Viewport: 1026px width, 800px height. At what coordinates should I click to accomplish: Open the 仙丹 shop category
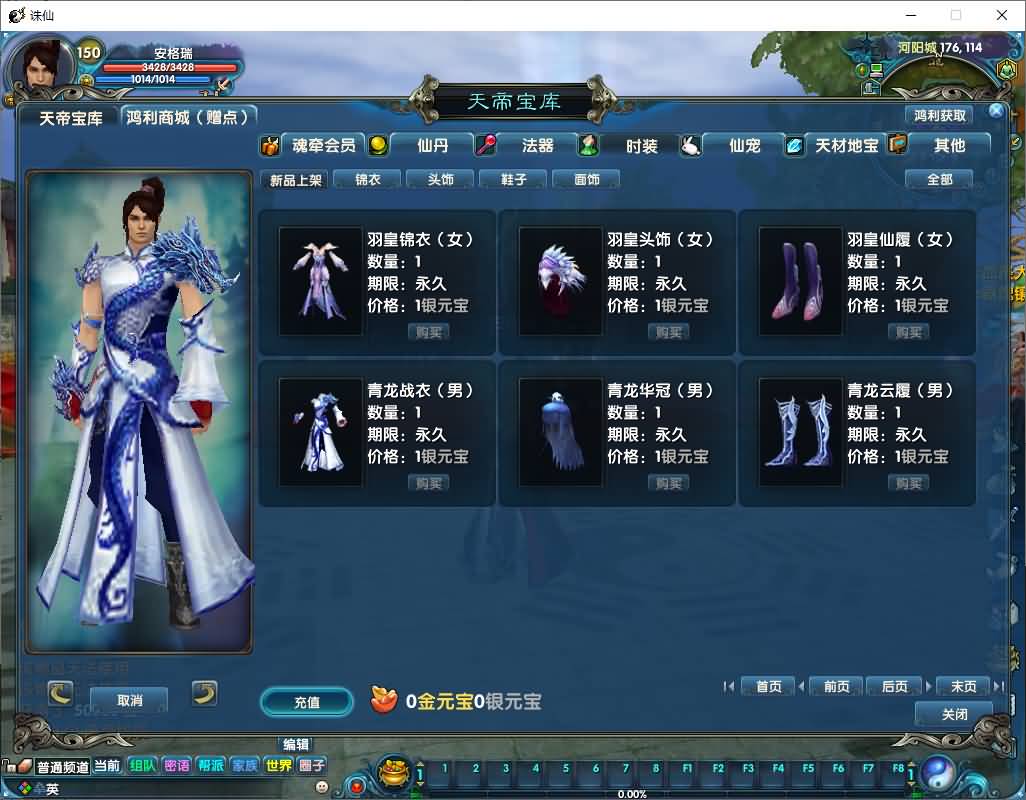432,145
